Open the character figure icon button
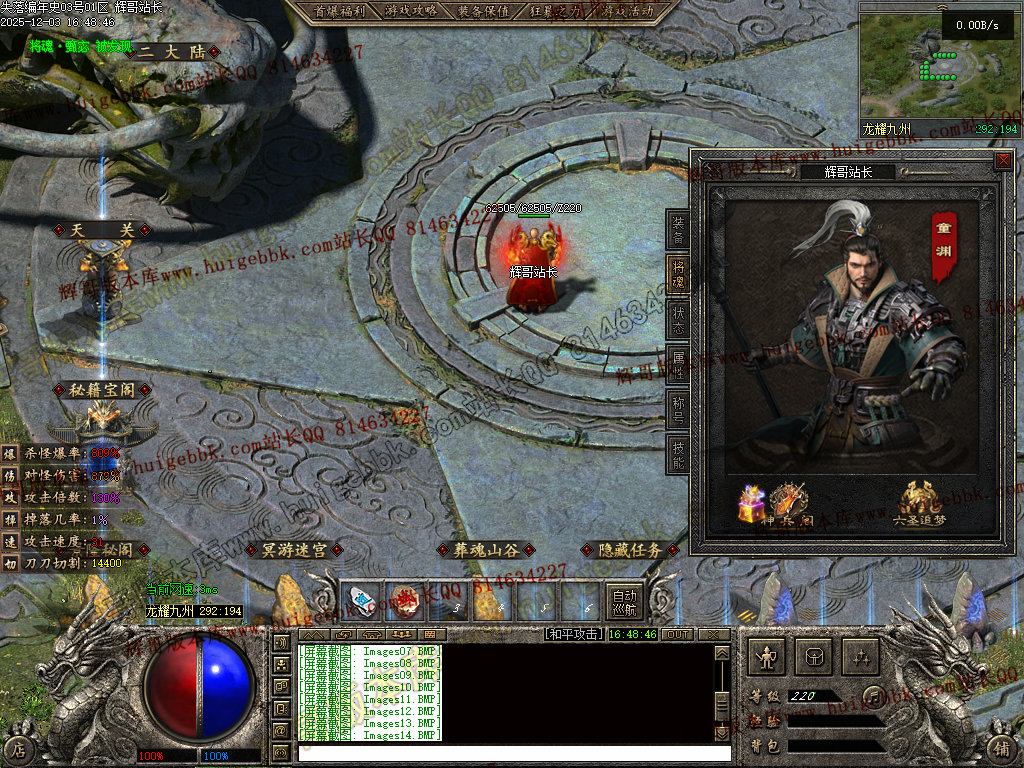Viewport: 1024px width, 768px height. pyautogui.click(x=767, y=657)
